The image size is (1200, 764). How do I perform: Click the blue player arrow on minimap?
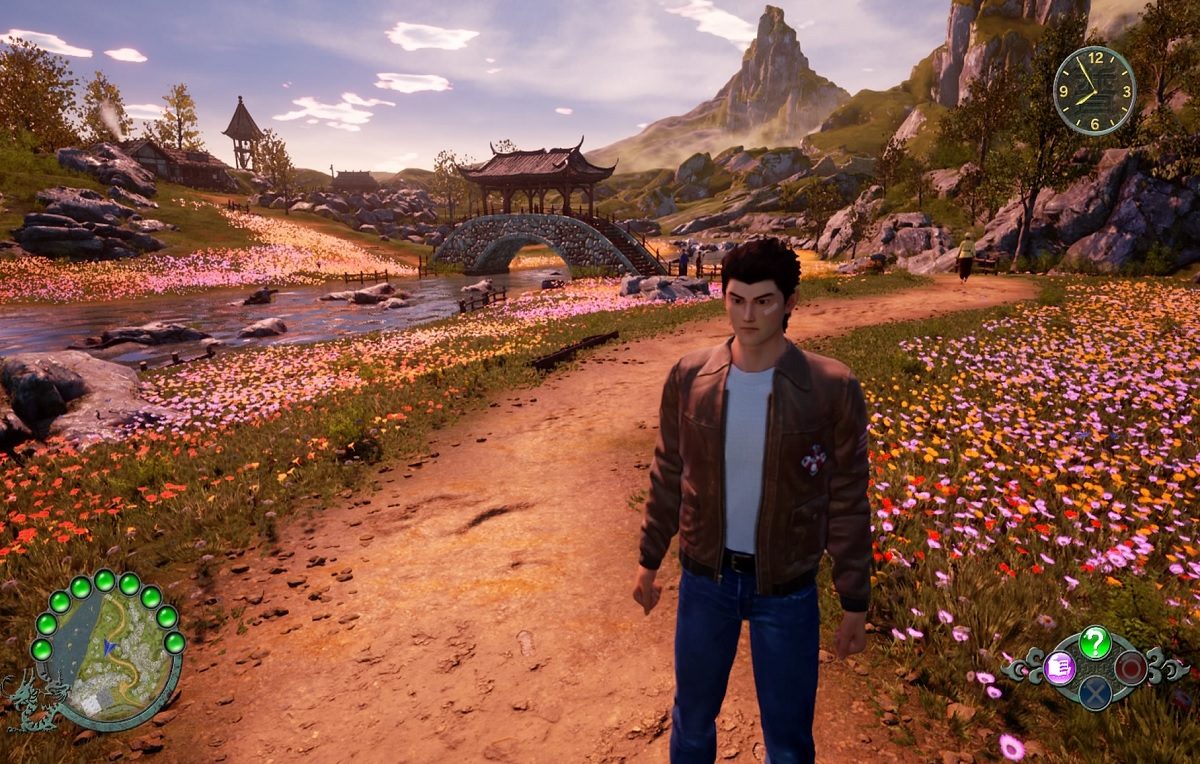click(x=109, y=647)
